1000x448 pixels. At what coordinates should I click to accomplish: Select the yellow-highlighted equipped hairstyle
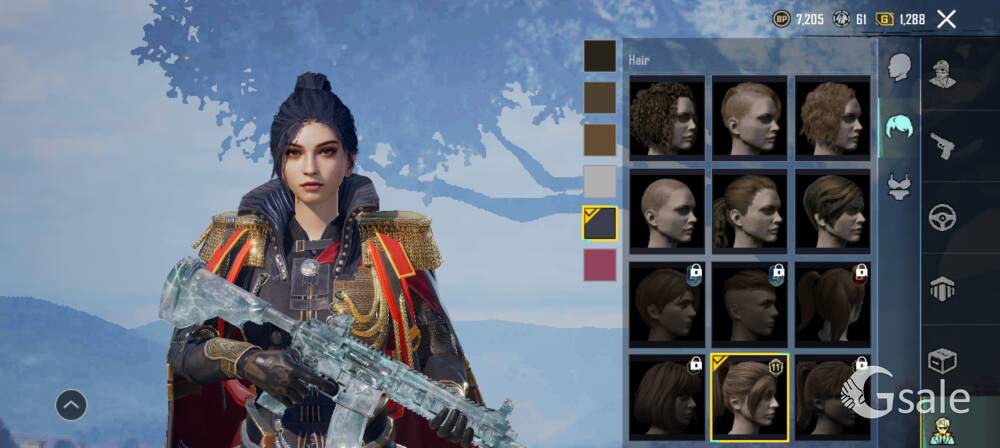(x=750, y=396)
